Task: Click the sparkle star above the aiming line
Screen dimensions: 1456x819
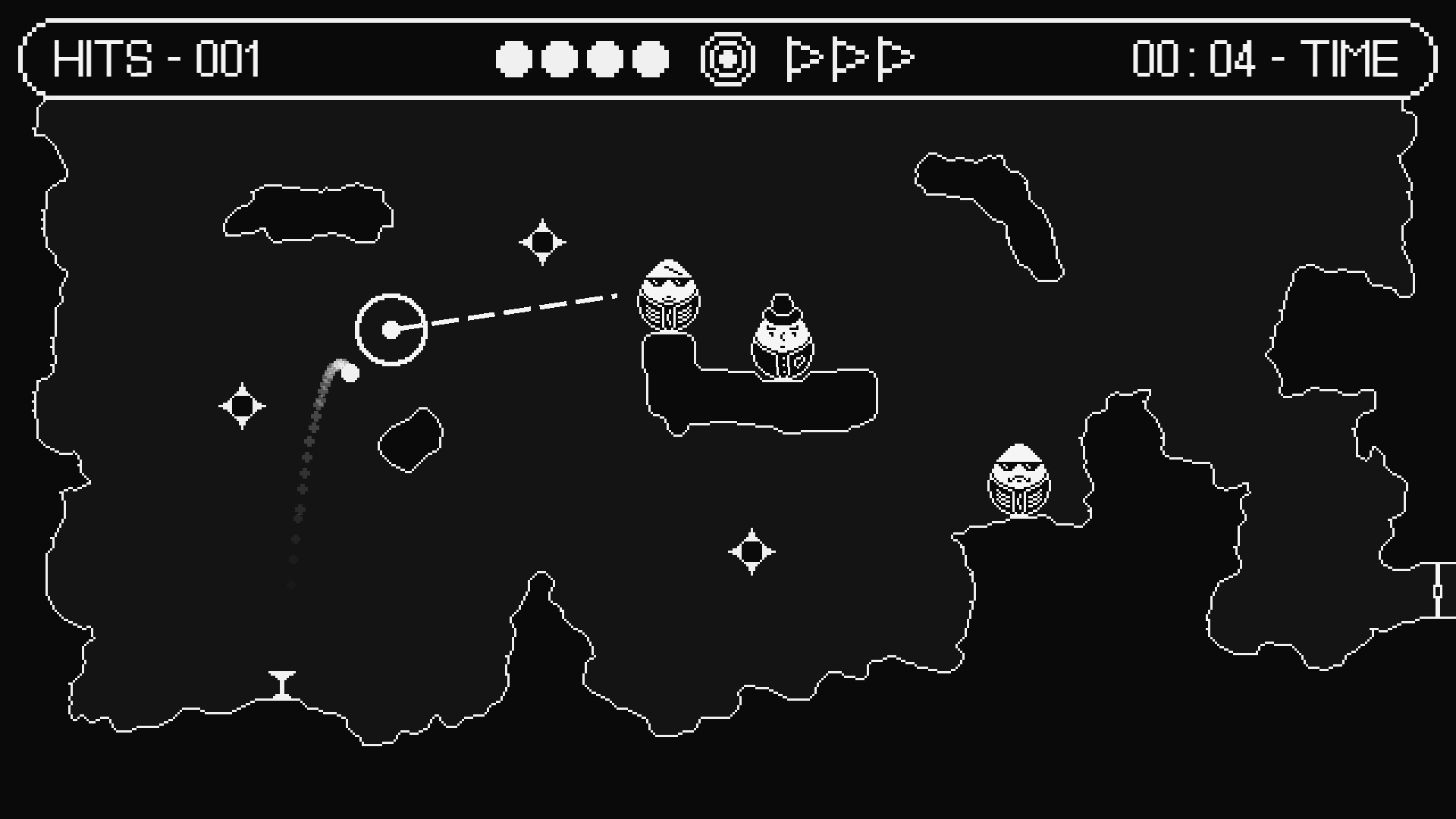Action: point(543,241)
